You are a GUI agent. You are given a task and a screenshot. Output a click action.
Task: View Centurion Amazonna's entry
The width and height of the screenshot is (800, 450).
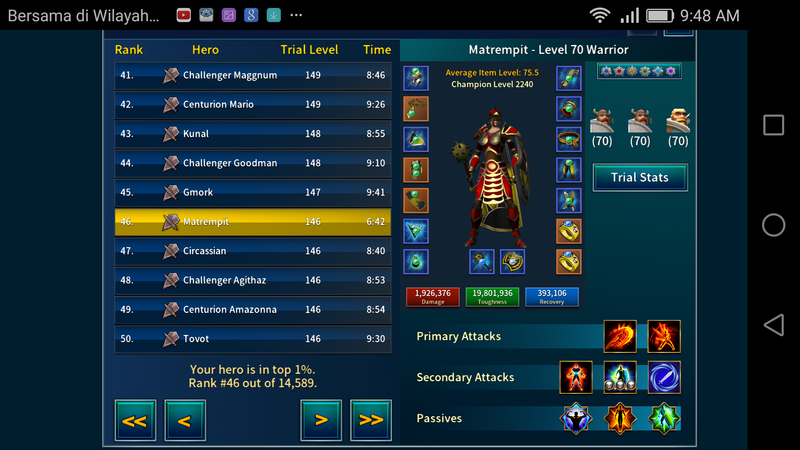253,310
